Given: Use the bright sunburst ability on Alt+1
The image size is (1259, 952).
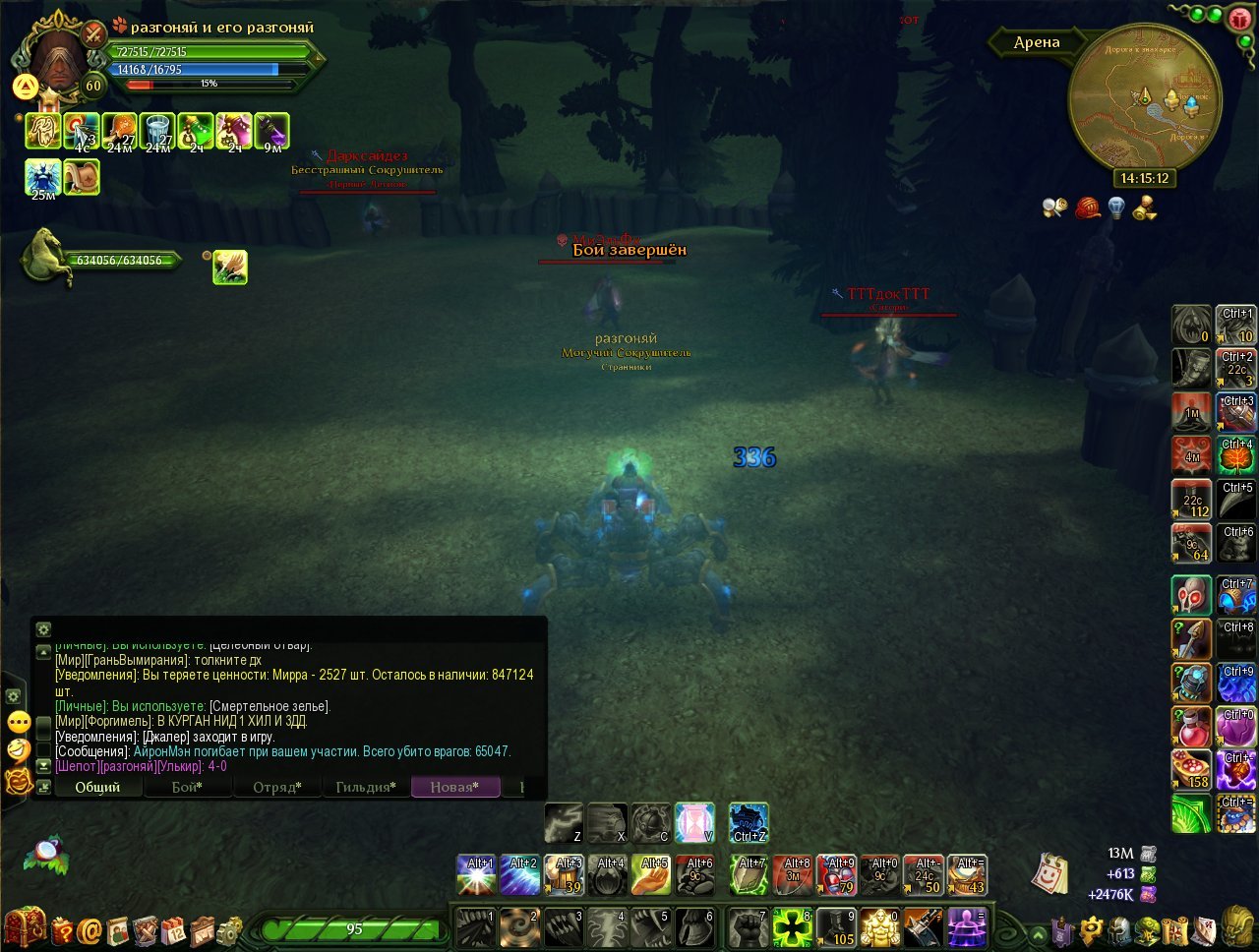Looking at the screenshot, I should click(x=476, y=875).
